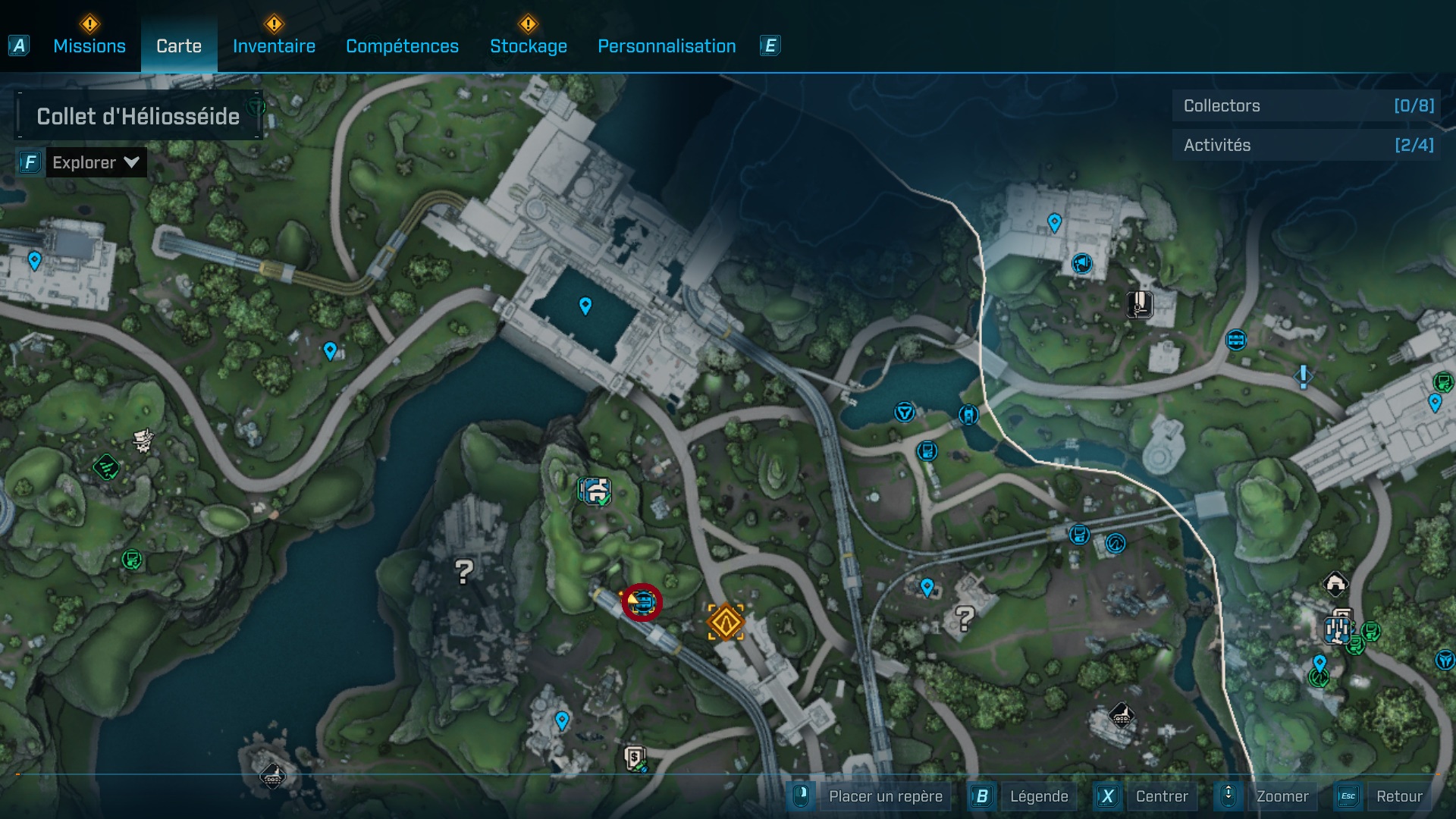Click the Placer un repère button
The image size is (1456, 819).
pyautogui.click(x=885, y=796)
